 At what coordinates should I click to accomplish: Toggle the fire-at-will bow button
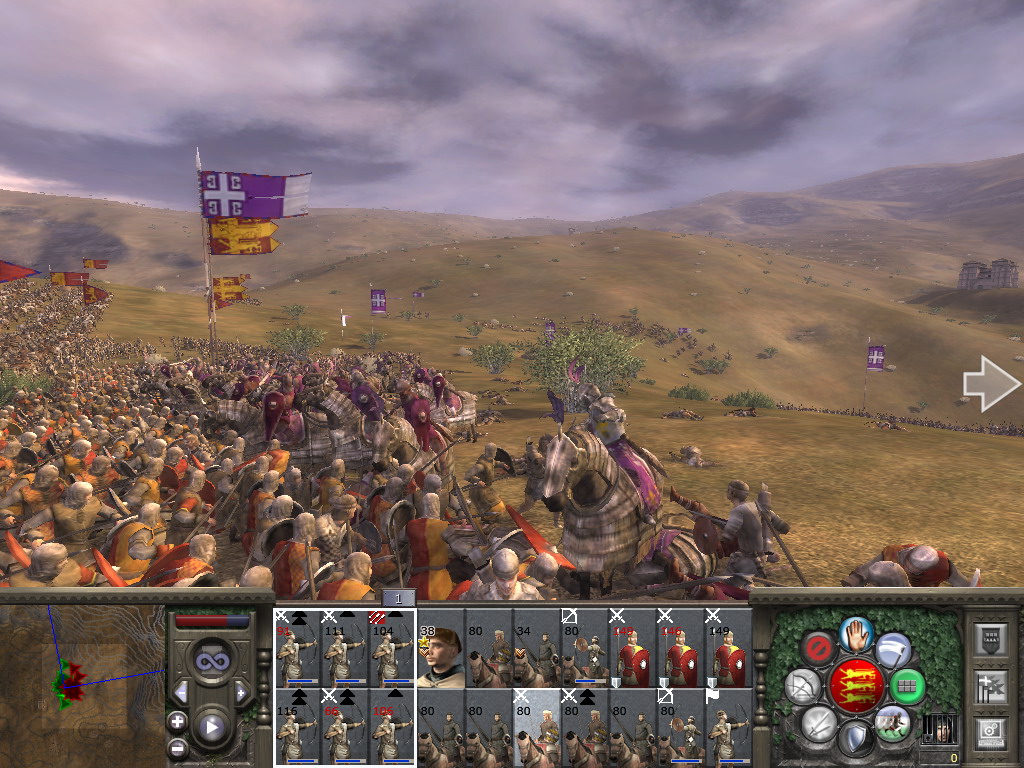click(802, 687)
